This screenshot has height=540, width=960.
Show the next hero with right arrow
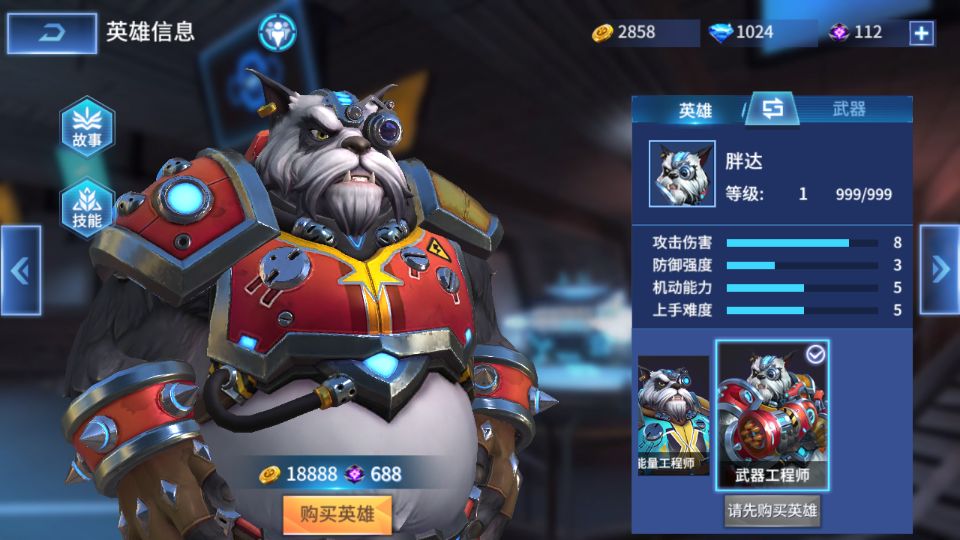939,268
